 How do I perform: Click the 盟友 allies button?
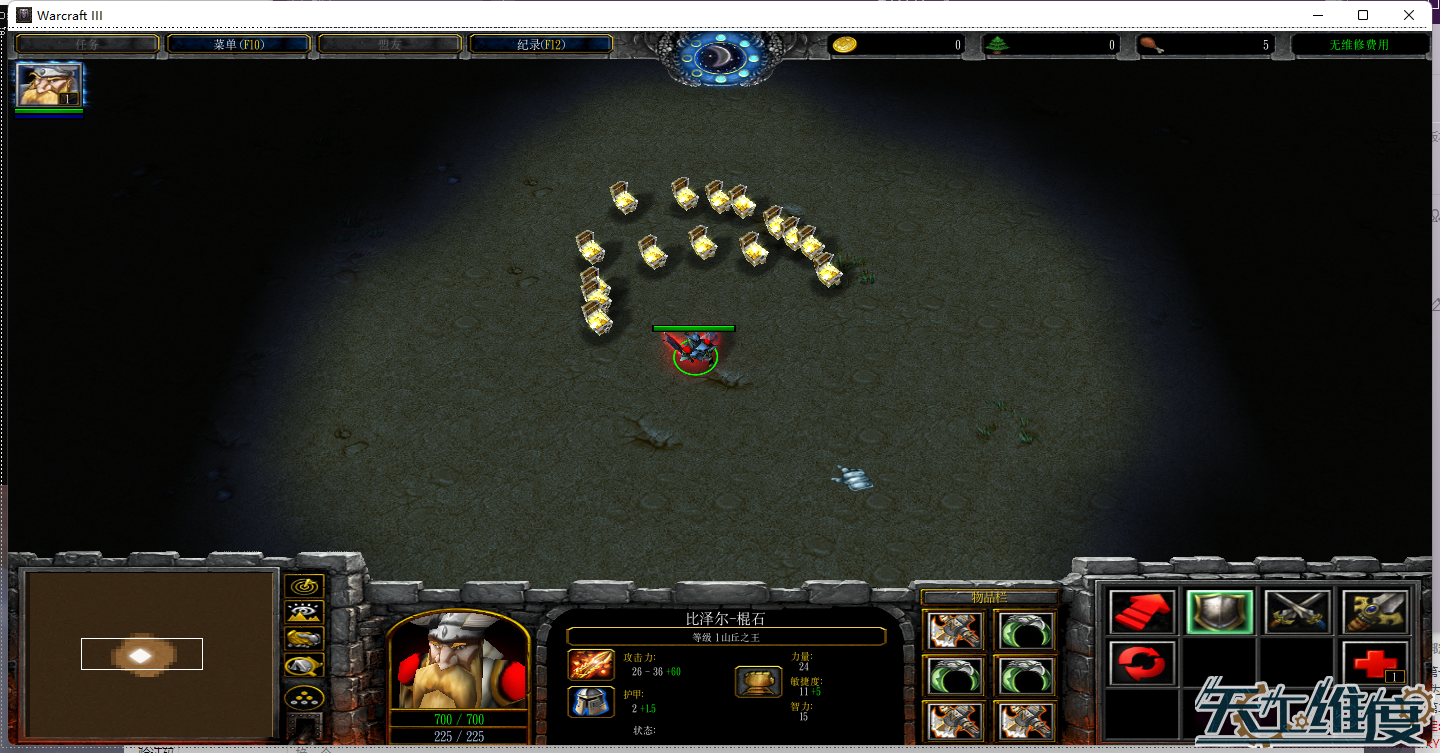(390, 44)
